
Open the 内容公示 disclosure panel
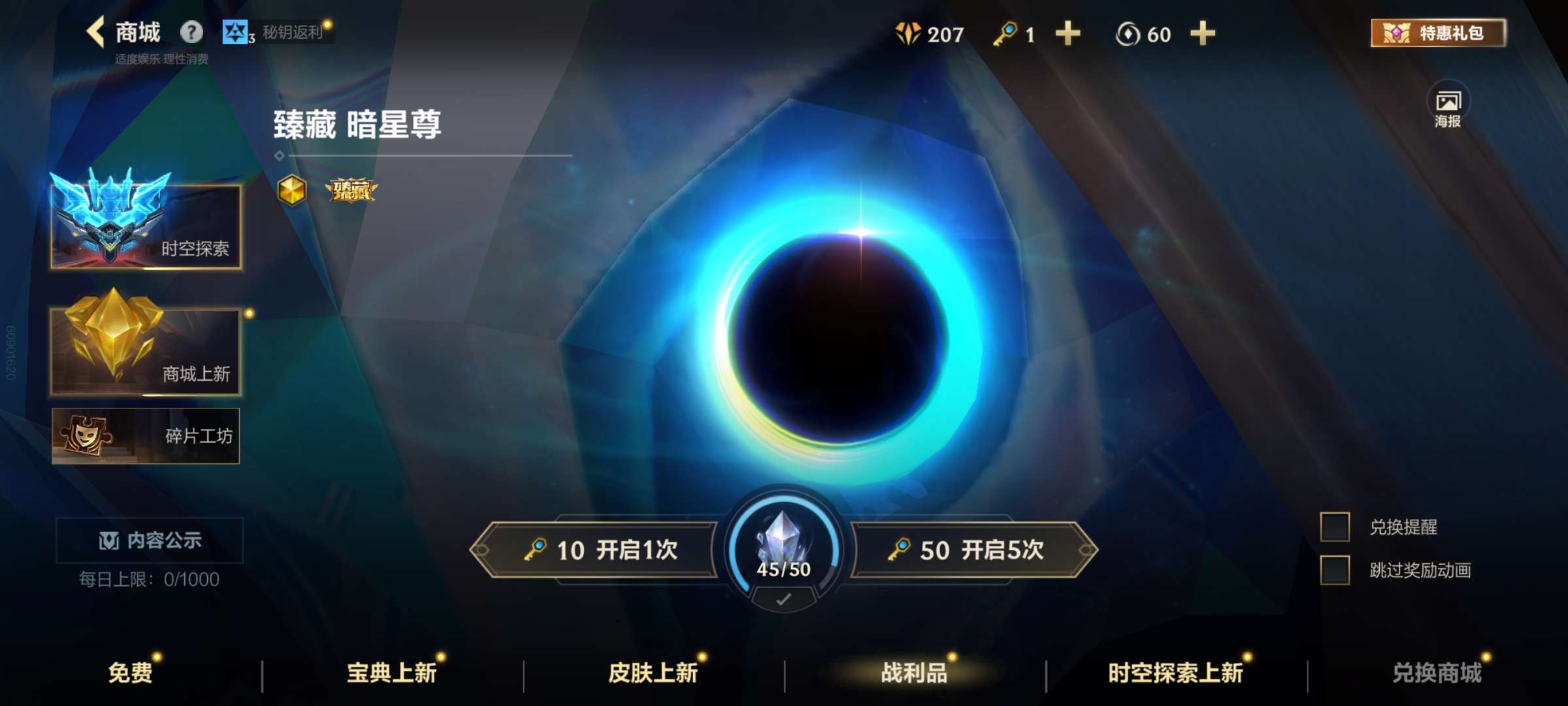tap(149, 539)
